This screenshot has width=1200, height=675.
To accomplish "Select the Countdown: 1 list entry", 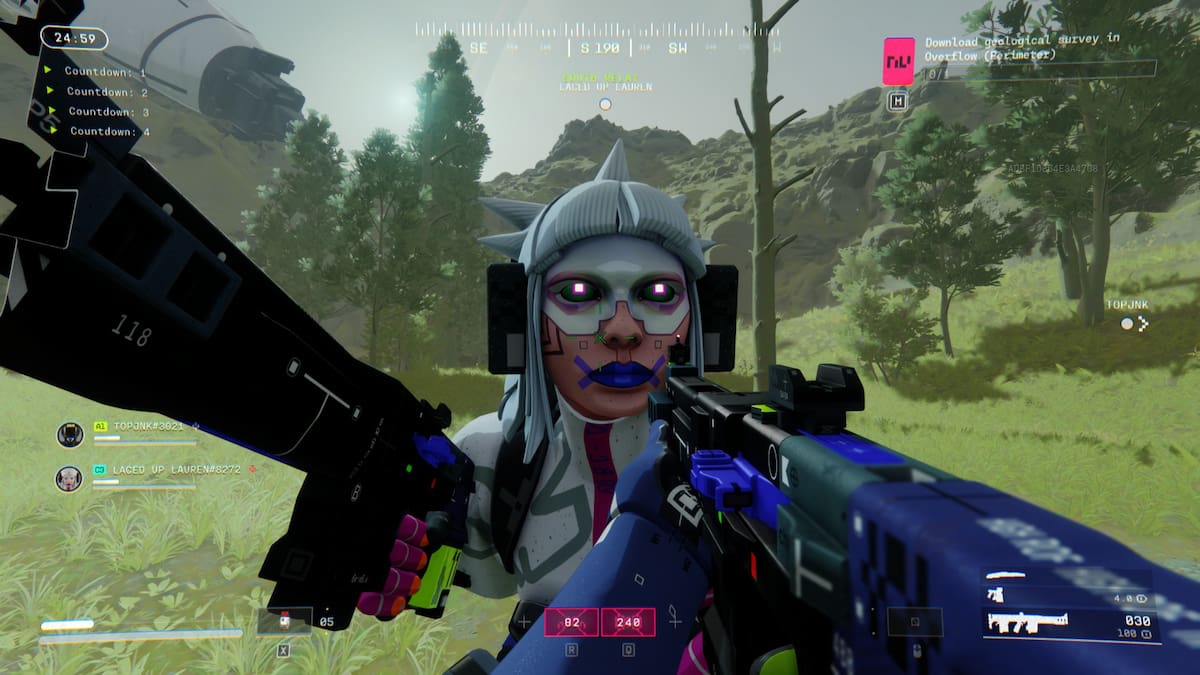I will [104, 72].
